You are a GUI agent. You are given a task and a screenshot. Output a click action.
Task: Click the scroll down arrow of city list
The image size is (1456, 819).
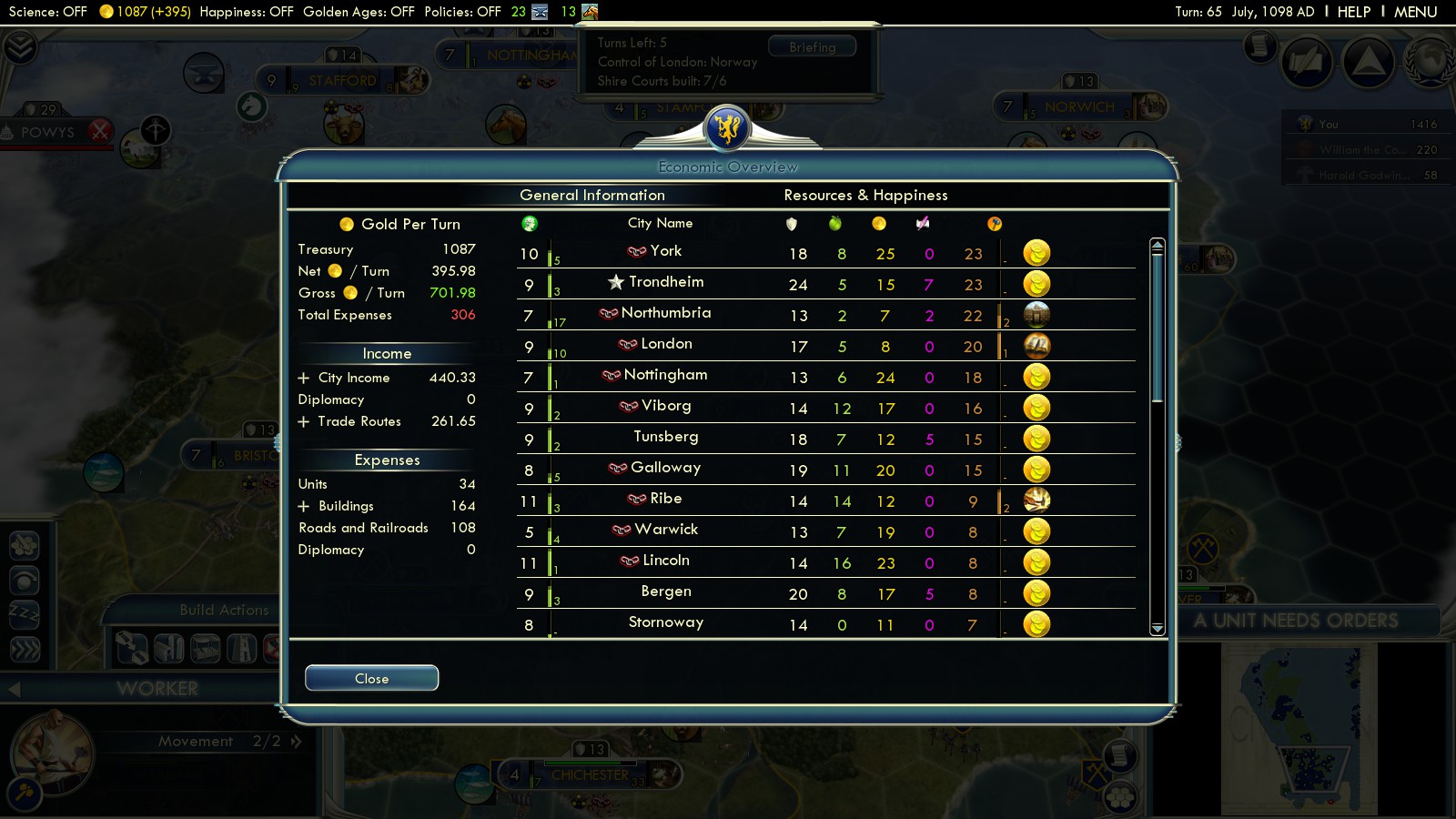coord(1157,628)
